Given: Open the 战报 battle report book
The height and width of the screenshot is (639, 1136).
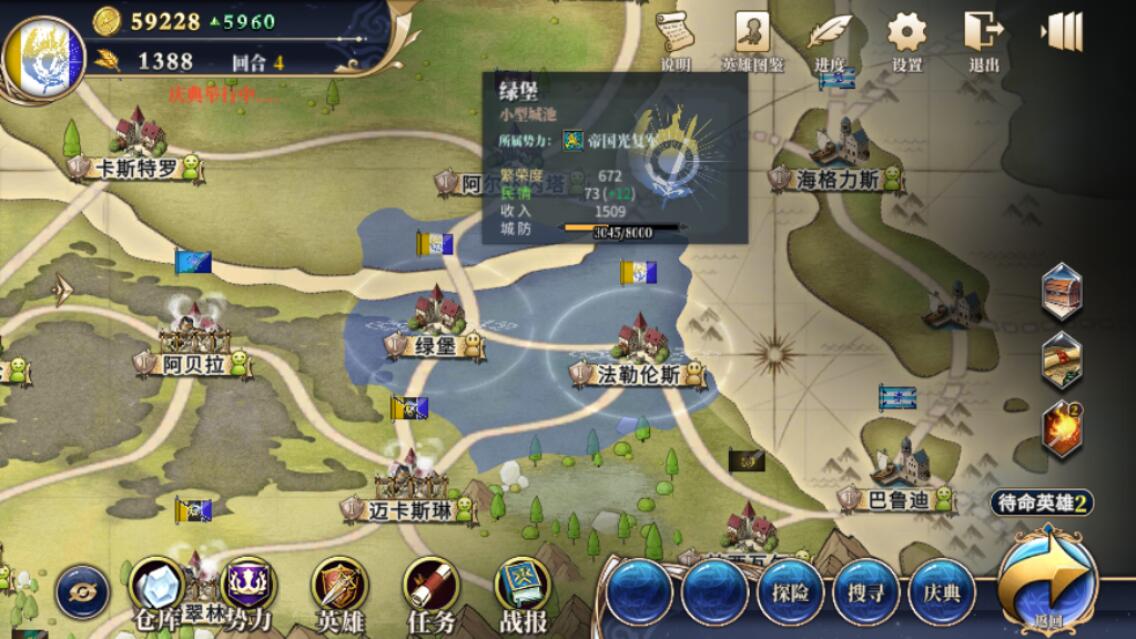Looking at the screenshot, I should [x=522, y=591].
